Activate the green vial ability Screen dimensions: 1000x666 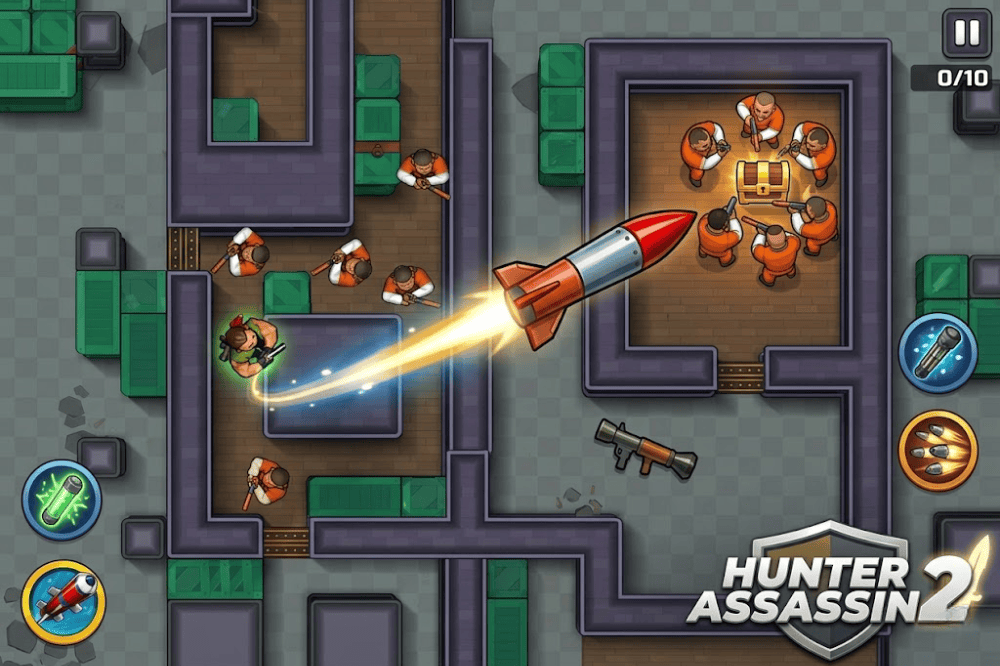(61, 500)
